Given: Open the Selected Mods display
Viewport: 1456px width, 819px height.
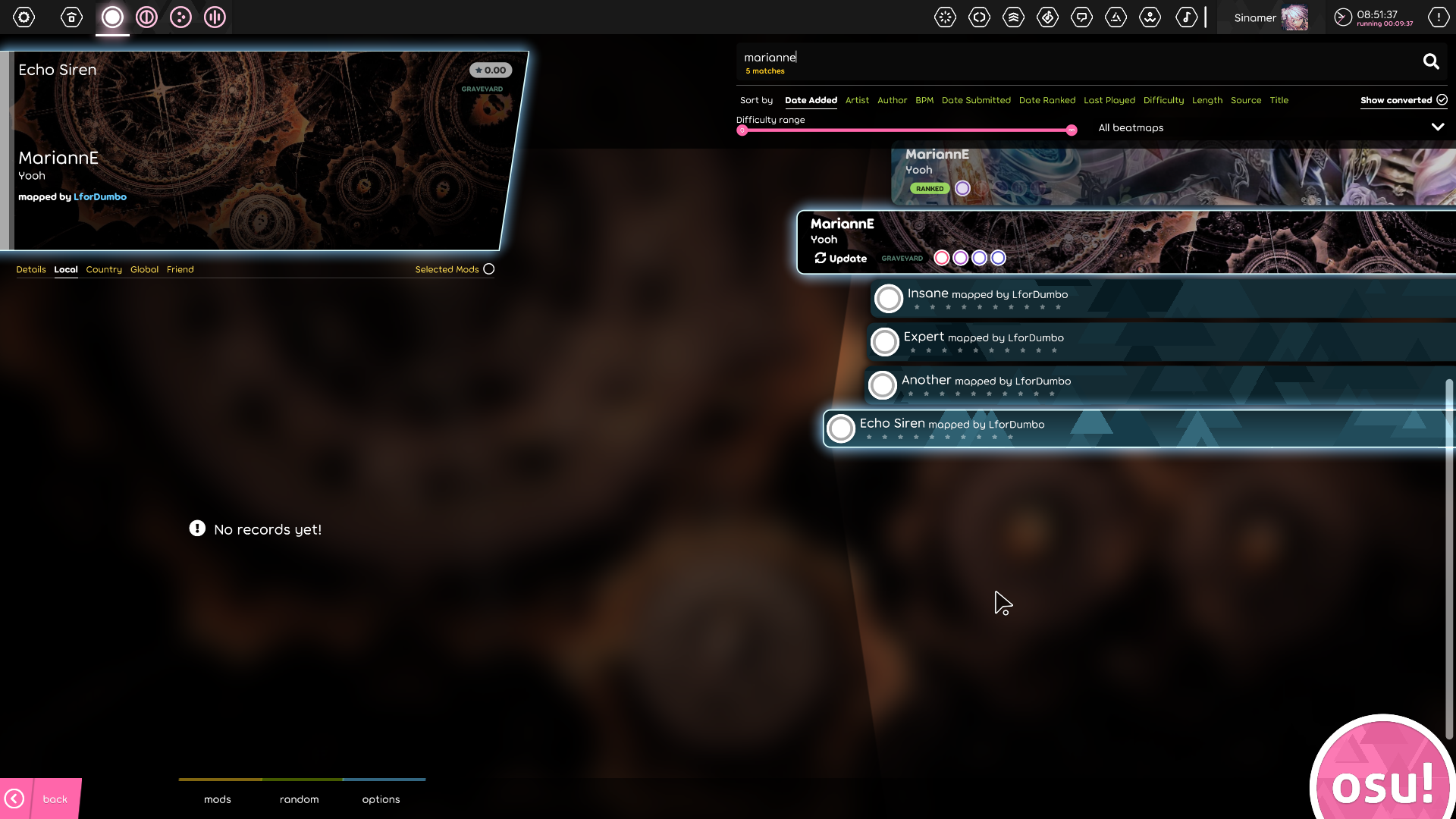Looking at the screenshot, I should click(488, 268).
